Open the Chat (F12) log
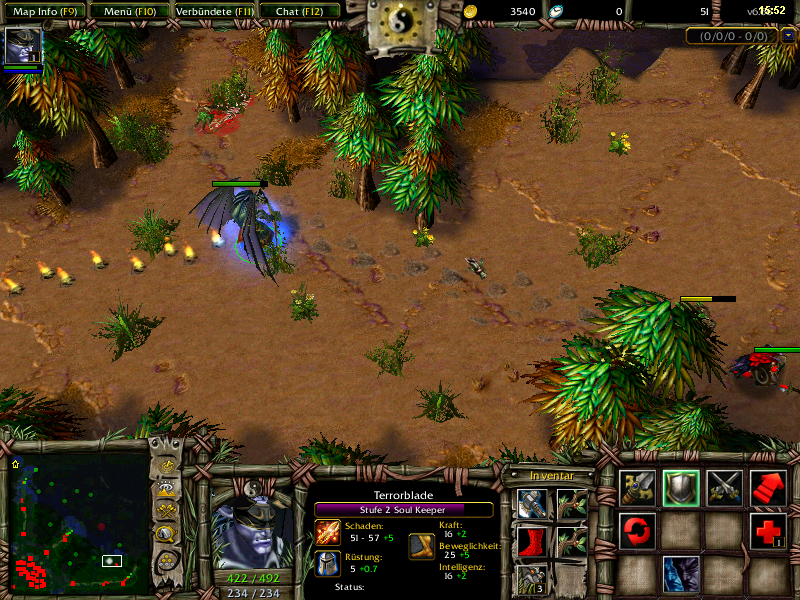Viewport: 800px width, 600px height. pyautogui.click(x=299, y=11)
